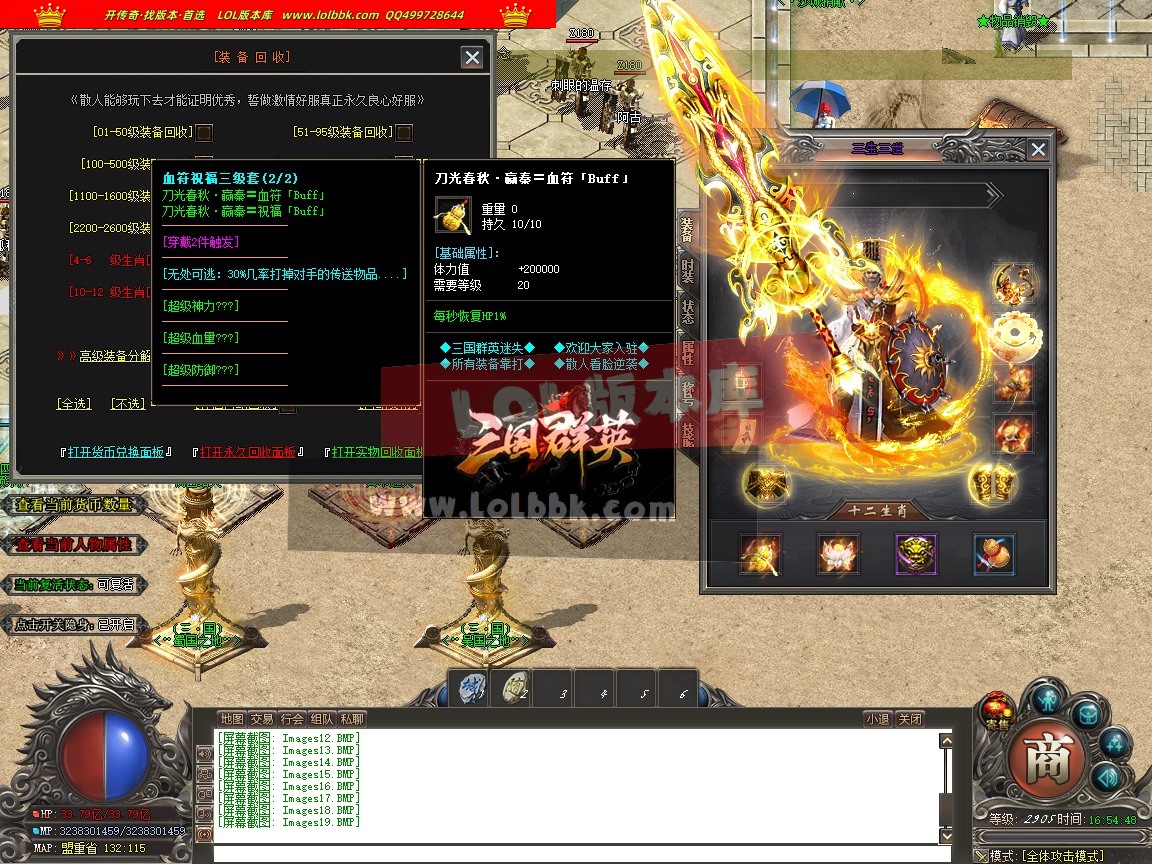The height and width of the screenshot is (864, 1152).
Task: Click the 不选 deselect-all link
Action: (x=127, y=404)
